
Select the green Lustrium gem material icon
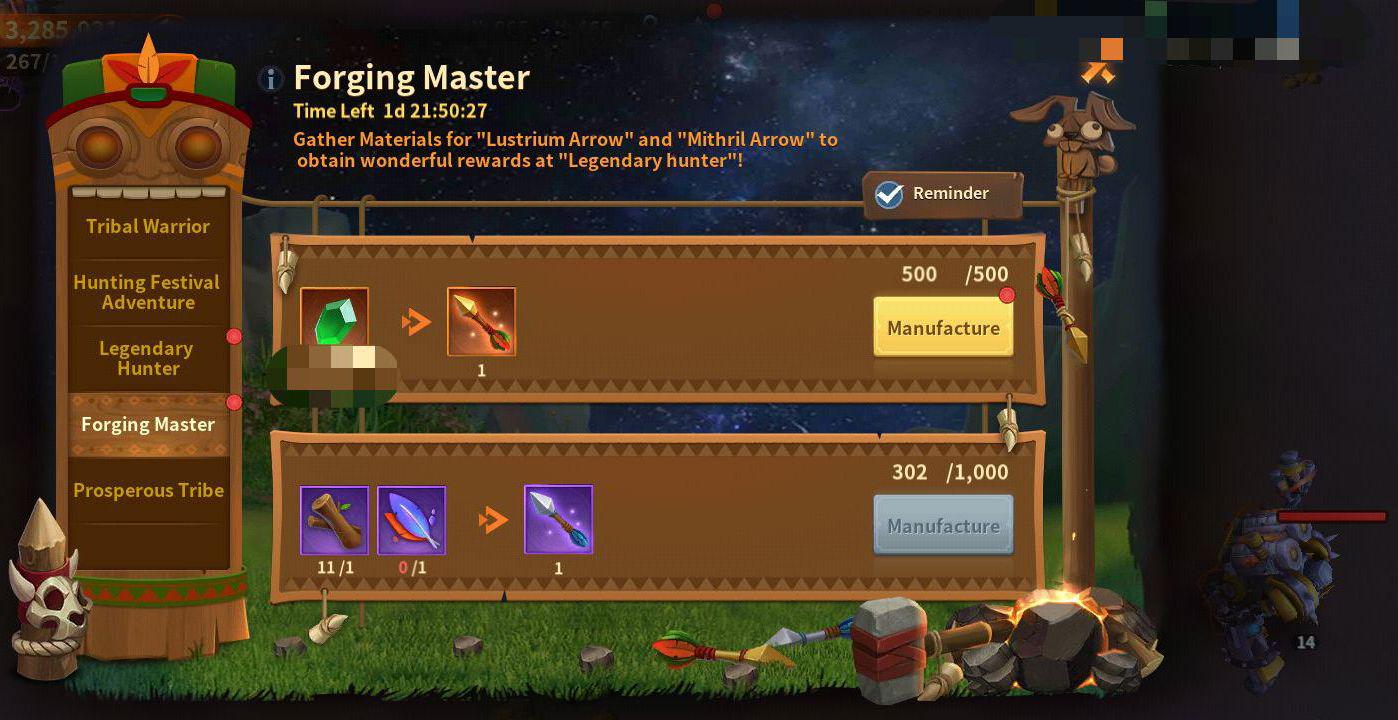tap(334, 320)
